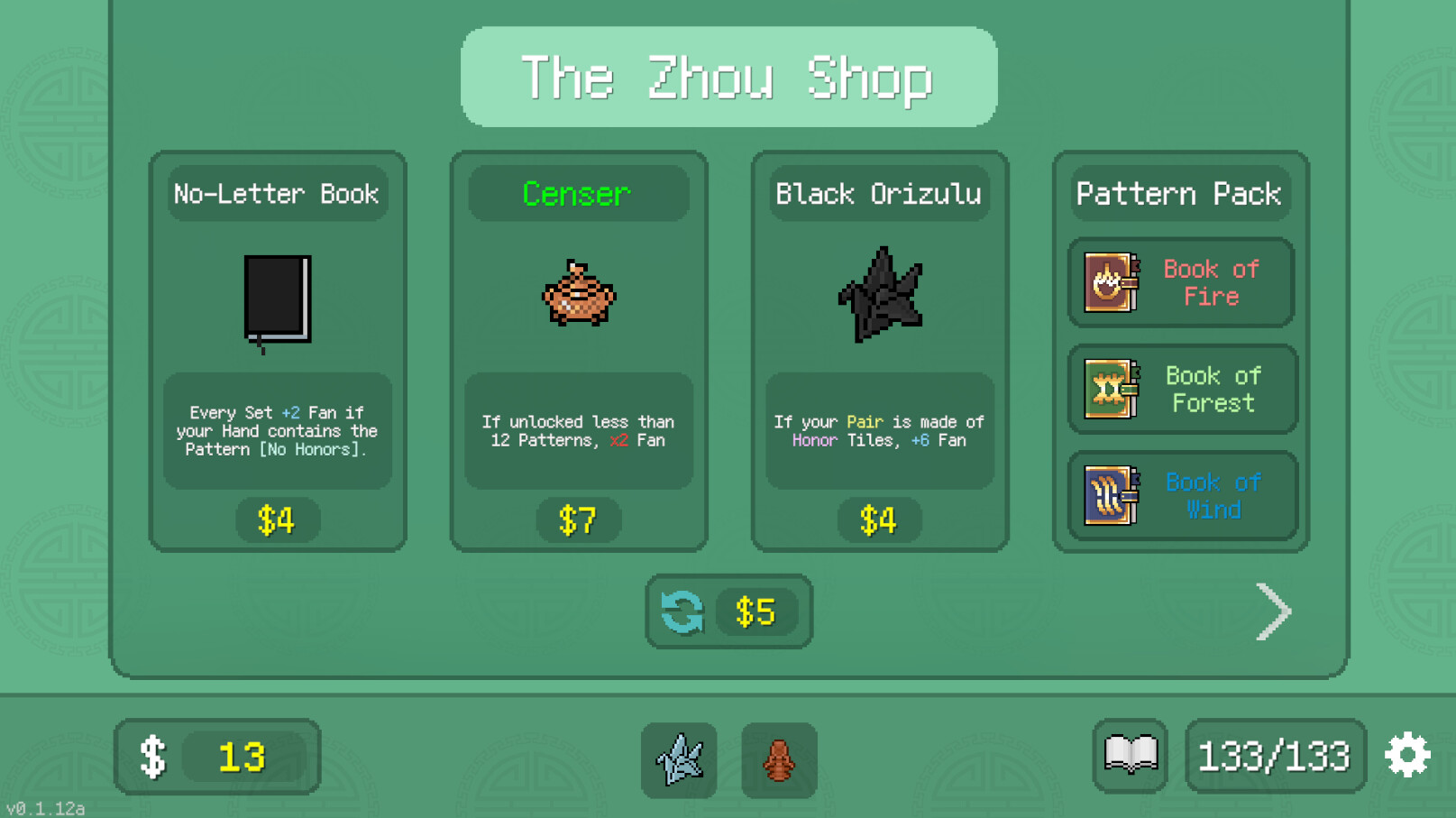Open the pattern book from the bottom bar
Screen dimensions: 1456x818
(1129, 755)
